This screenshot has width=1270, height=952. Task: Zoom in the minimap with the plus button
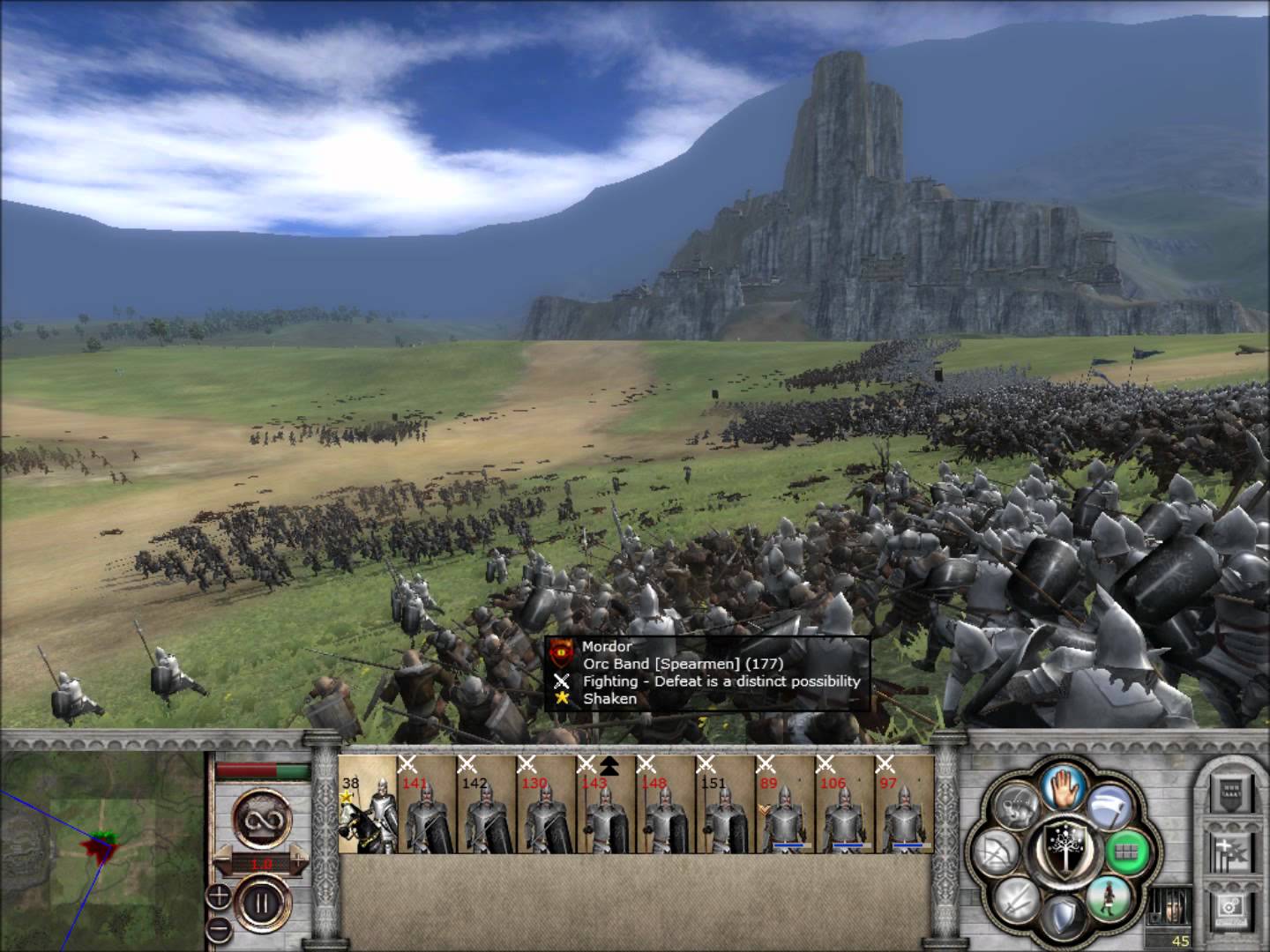219,898
